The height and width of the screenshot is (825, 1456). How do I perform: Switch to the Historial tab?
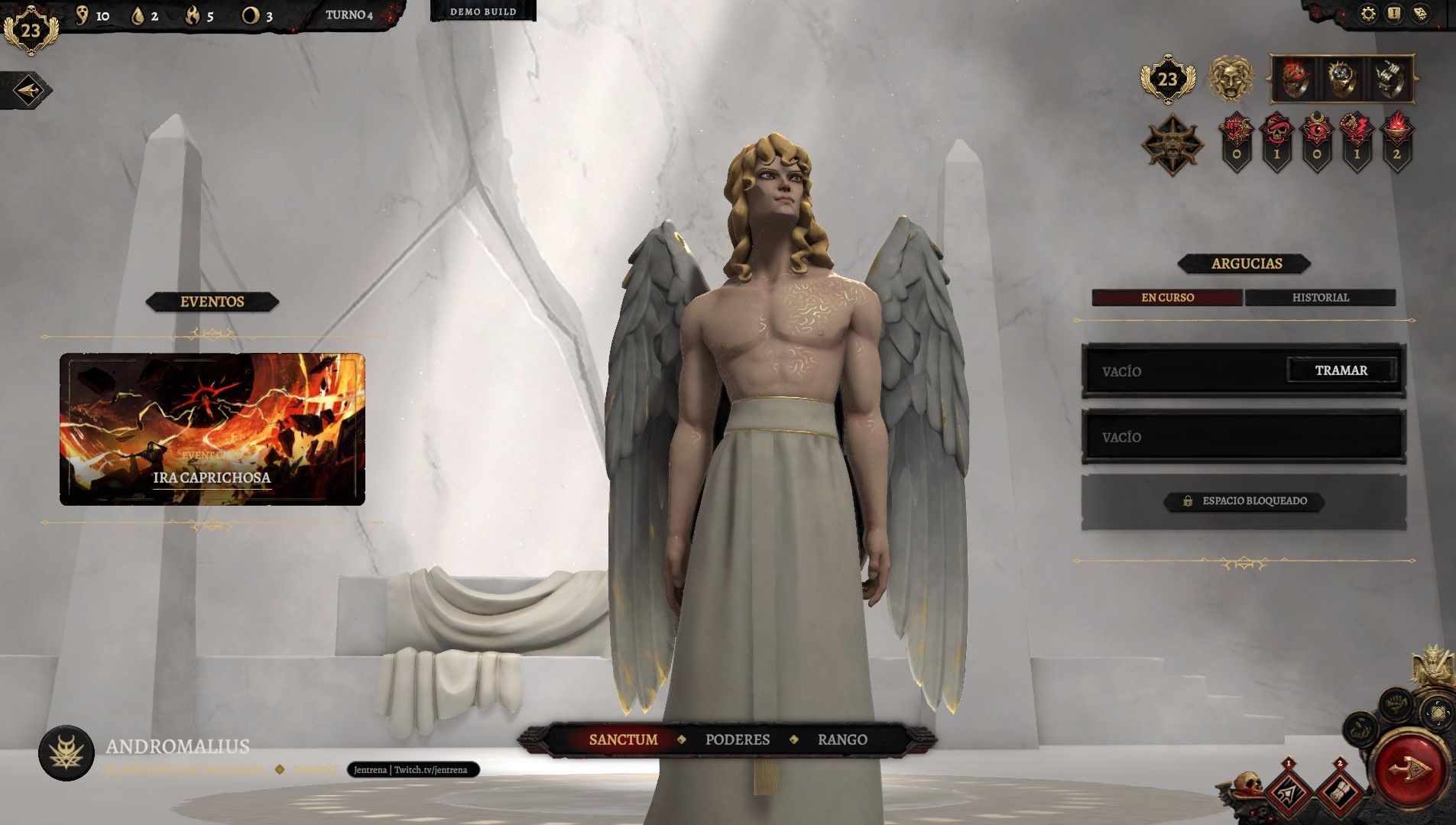point(1320,297)
